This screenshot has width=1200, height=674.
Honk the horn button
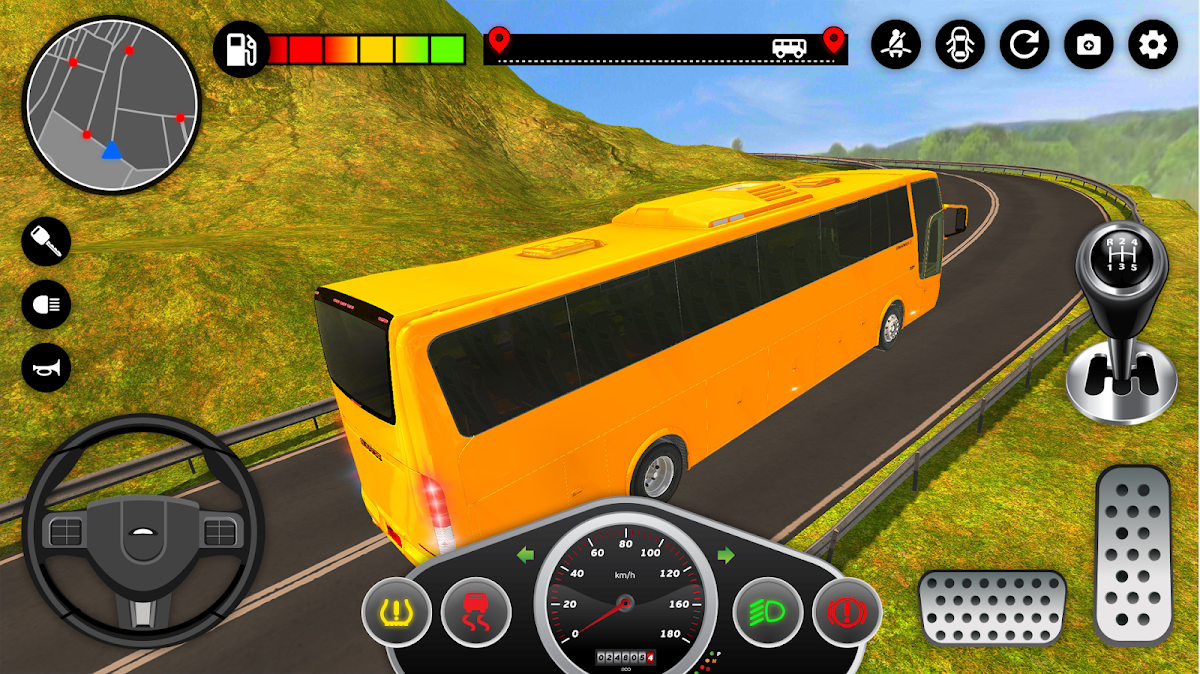[46, 367]
